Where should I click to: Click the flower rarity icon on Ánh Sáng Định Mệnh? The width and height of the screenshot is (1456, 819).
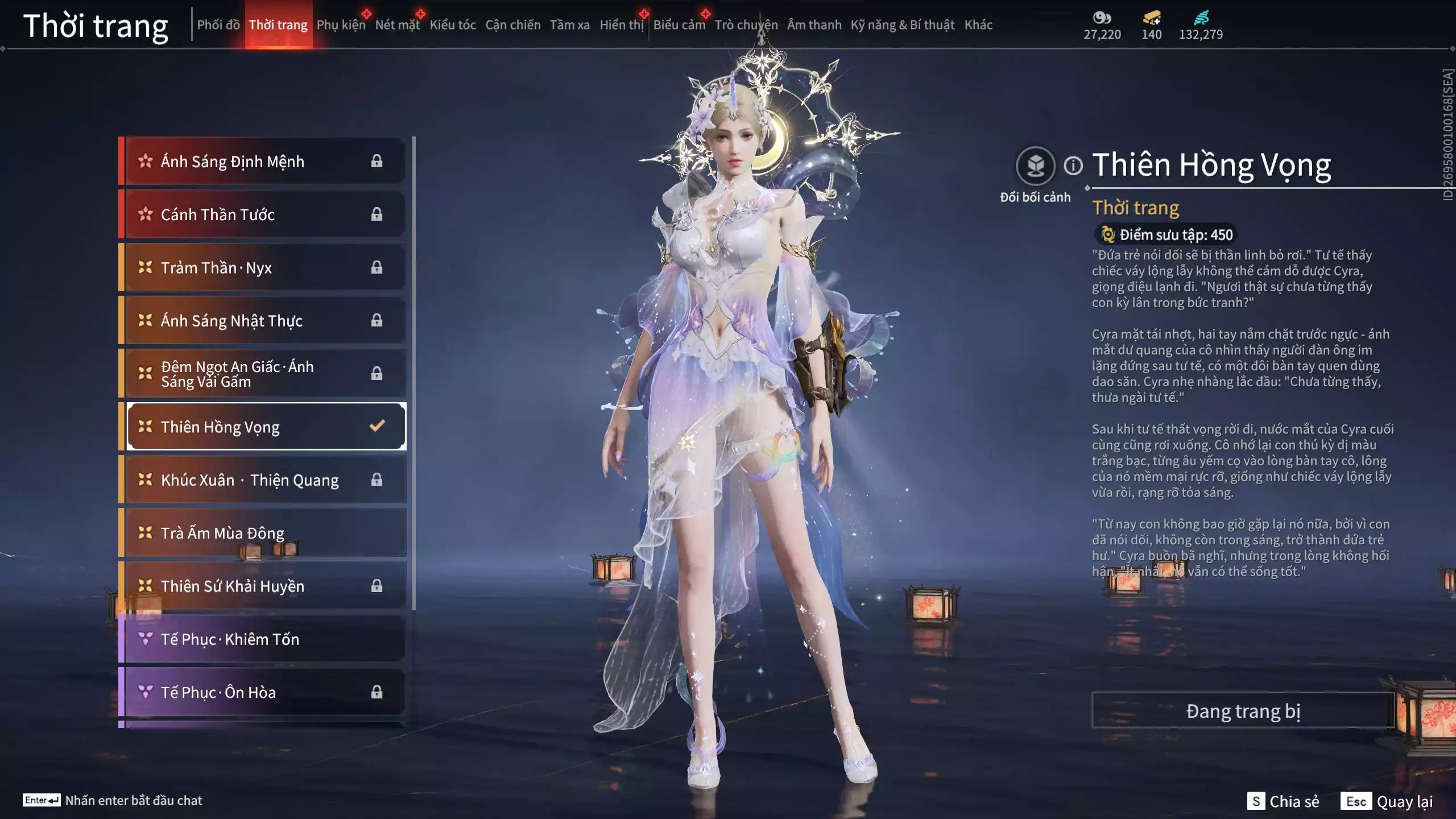click(144, 161)
